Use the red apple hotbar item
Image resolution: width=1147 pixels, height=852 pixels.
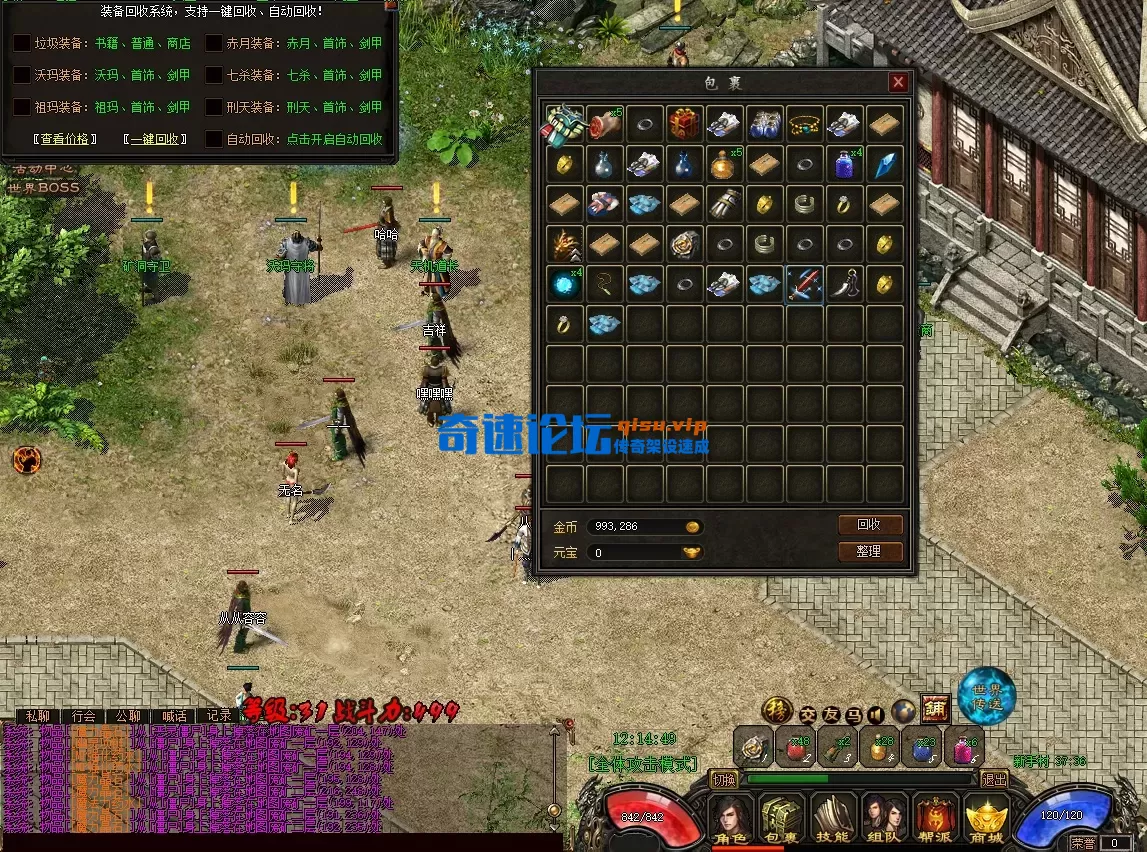coord(797,746)
